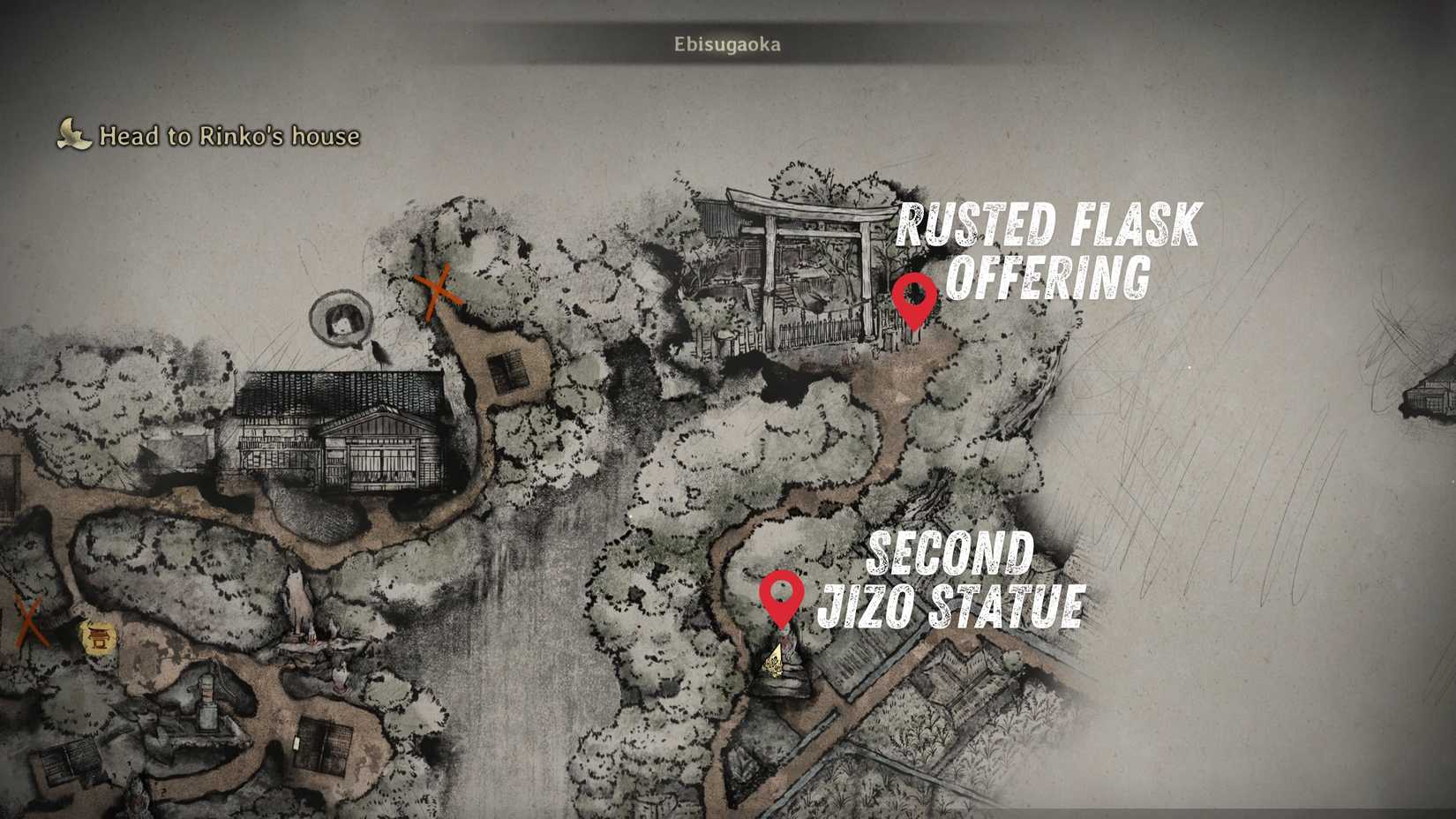Click the RUSTED FLASK OFFERING label text

1050,247
